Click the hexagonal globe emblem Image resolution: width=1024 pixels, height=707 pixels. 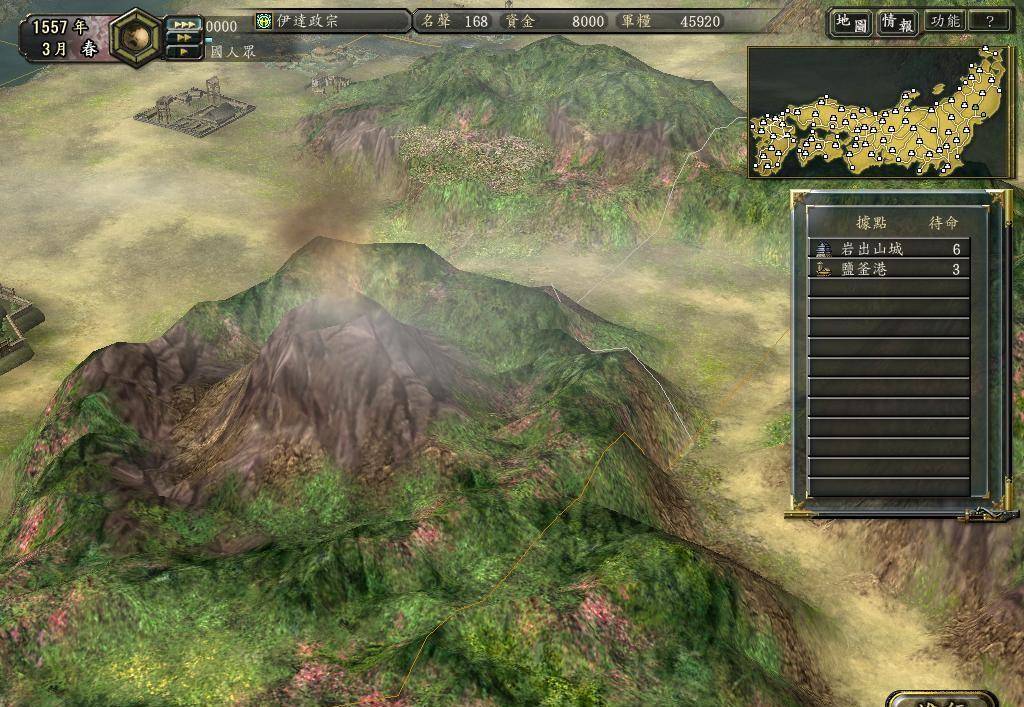(x=135, y=36)
